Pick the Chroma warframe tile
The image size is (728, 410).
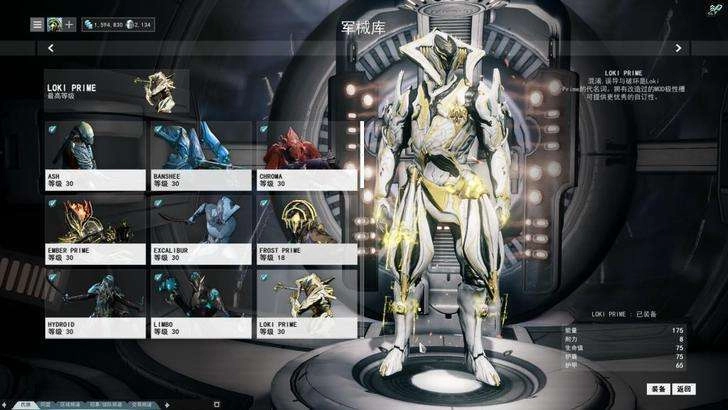[306, 155]
